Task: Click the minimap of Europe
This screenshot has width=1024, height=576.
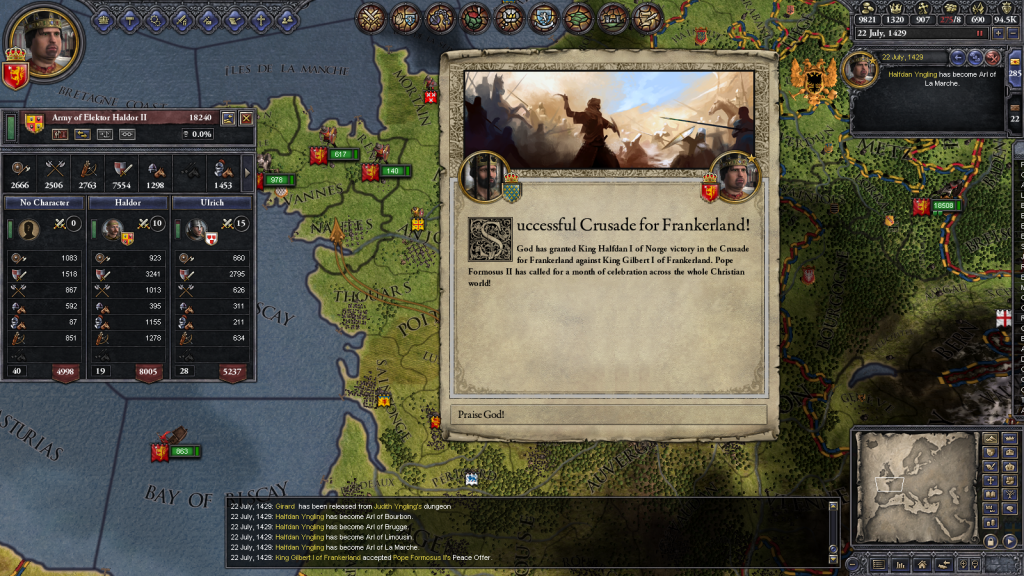Action: click(x=917, y=490)
